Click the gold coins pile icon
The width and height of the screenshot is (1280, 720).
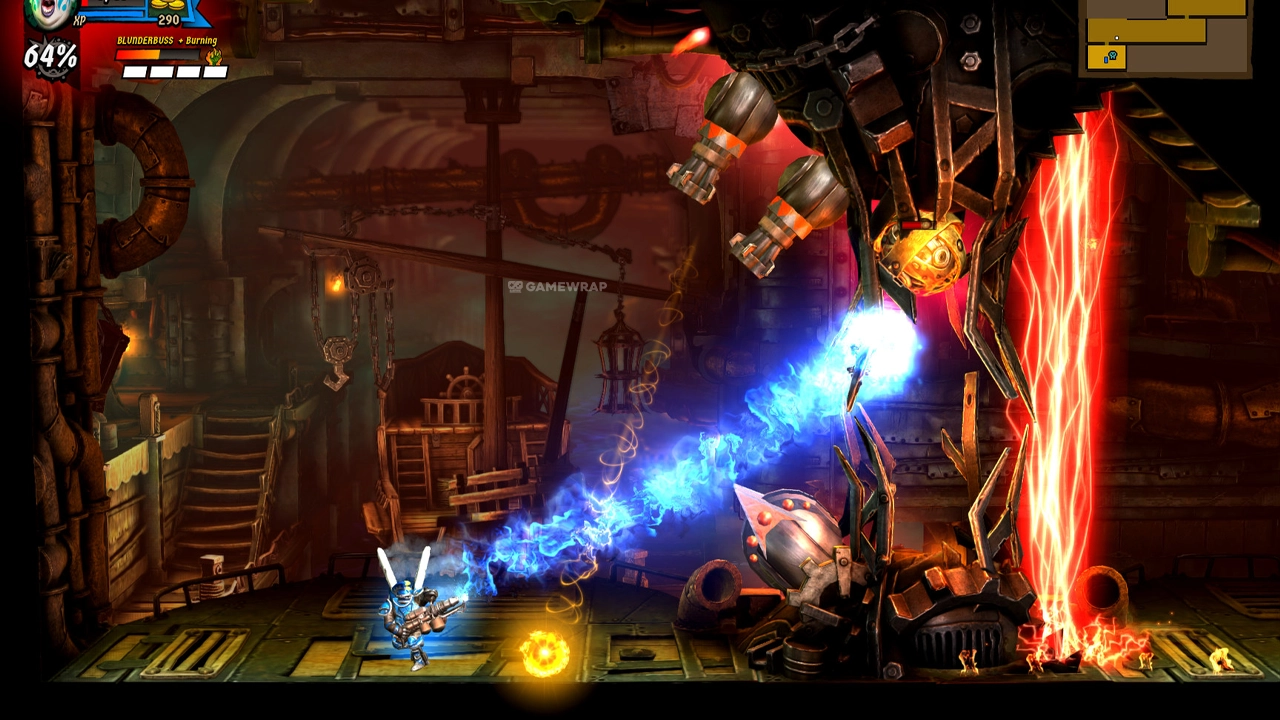(x=167, y=4)
